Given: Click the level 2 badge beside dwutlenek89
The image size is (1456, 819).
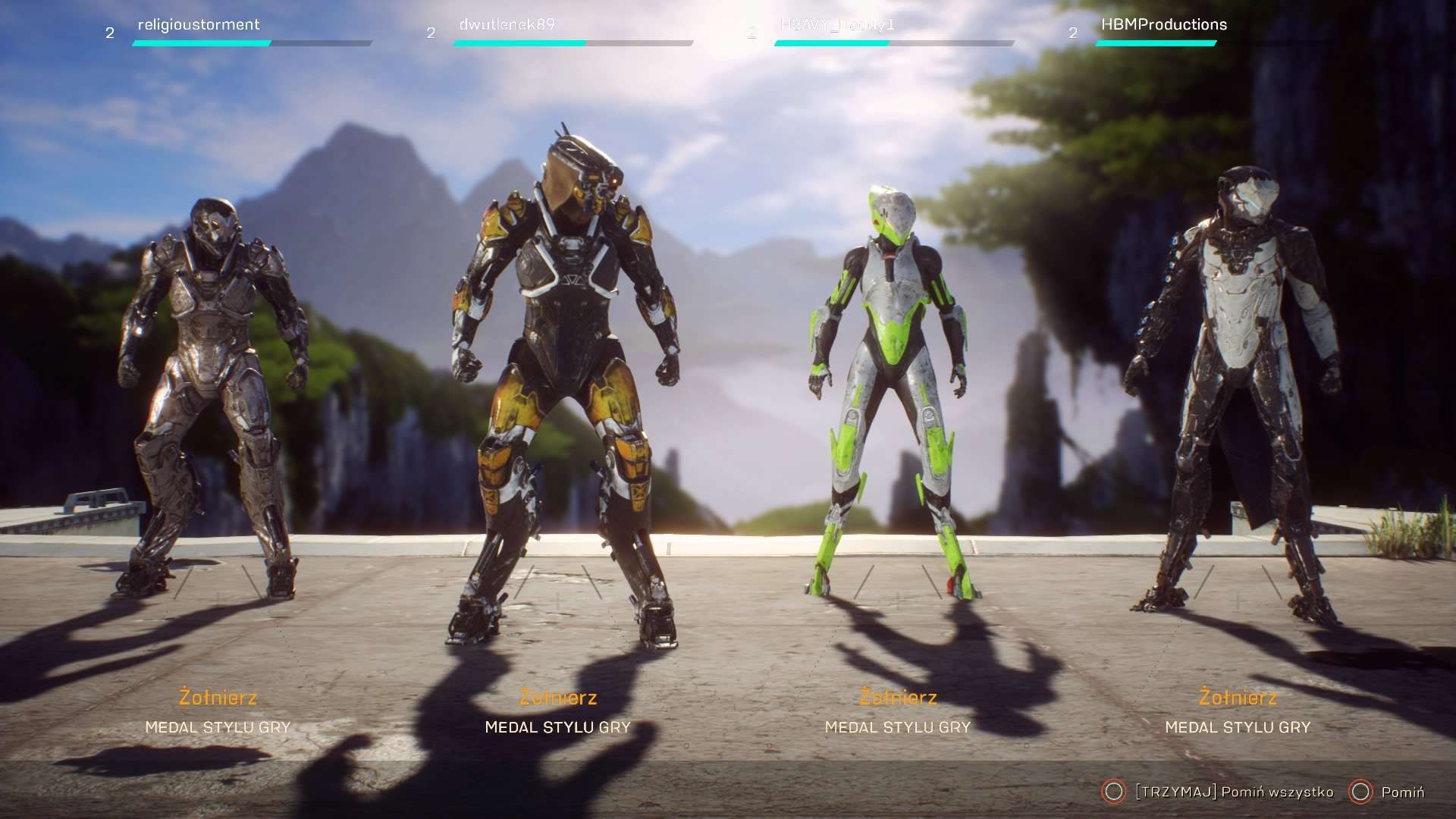Looking at the screenshot, I should tap(431, 33).
